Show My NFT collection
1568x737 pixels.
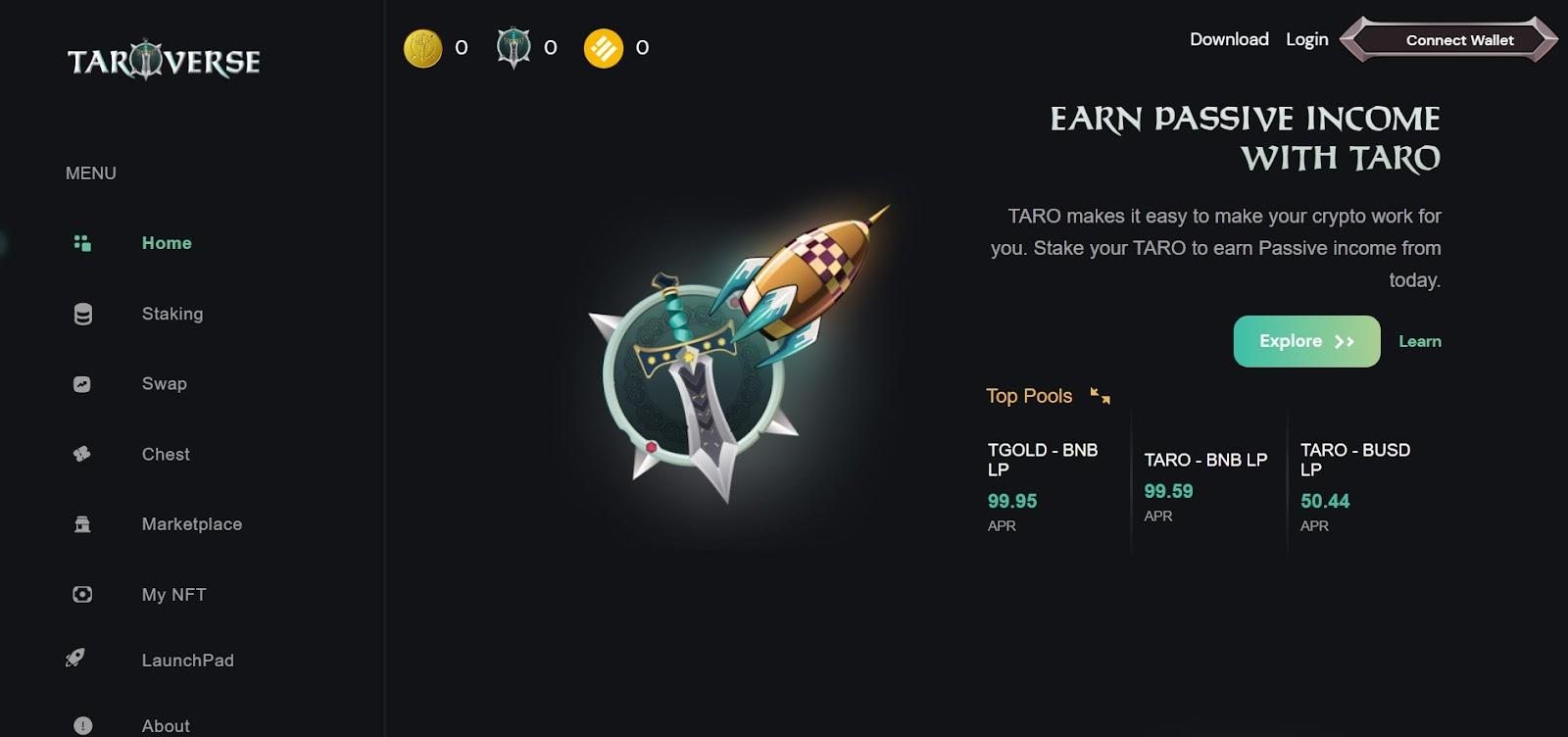(x=173, y=595)
